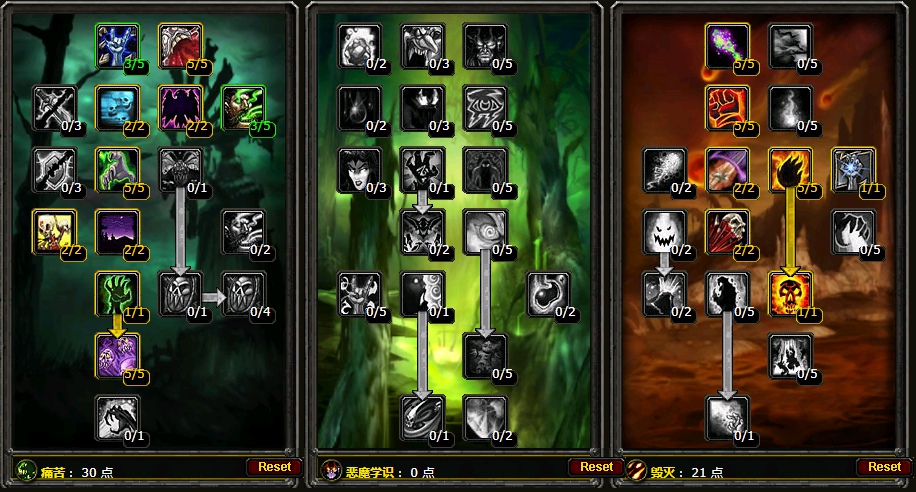
Task: Pick the grinning ghost face talent at 0/2
Action: (664, 232)
